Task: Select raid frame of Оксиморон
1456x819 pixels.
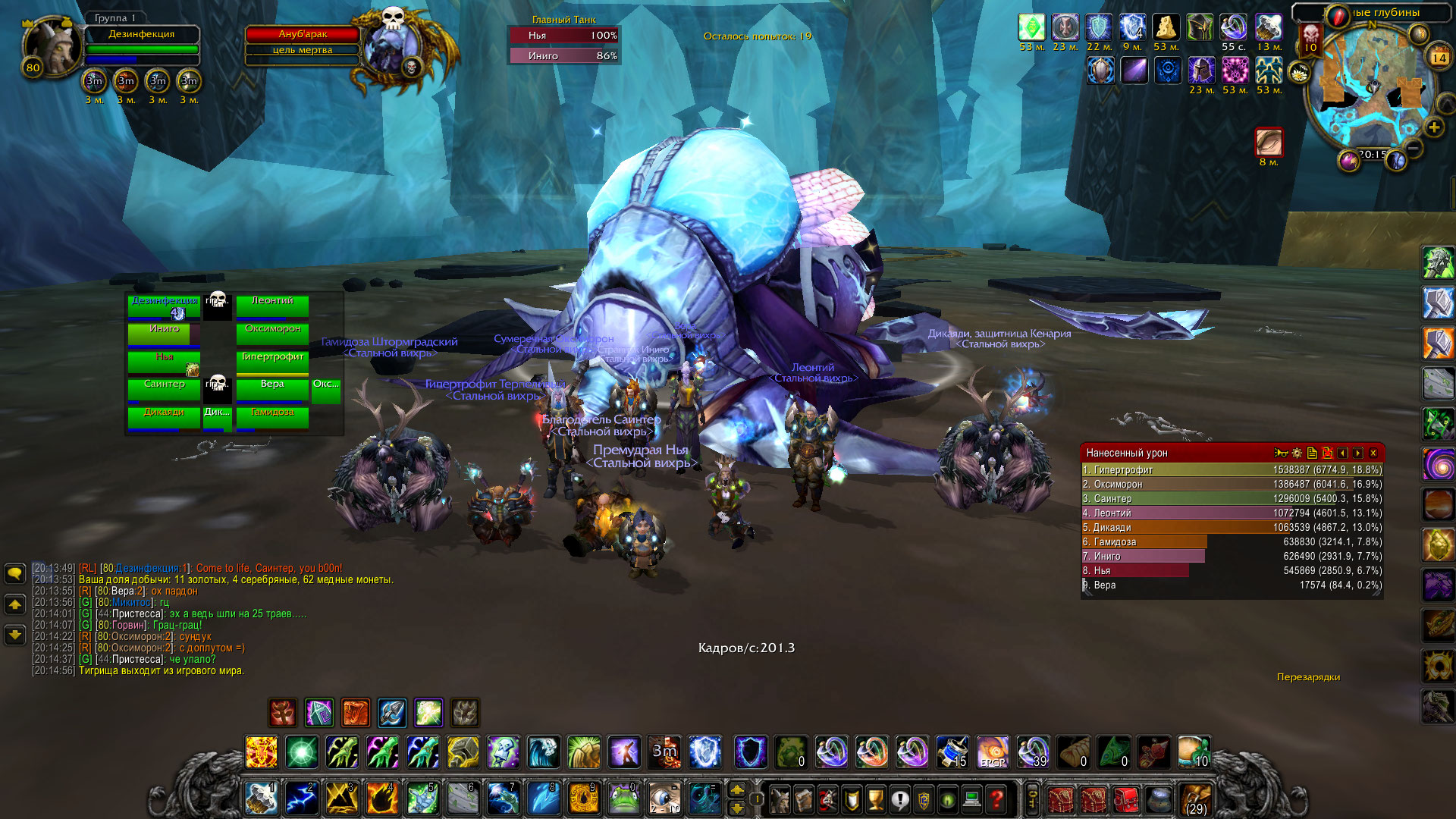Action: 272,333
